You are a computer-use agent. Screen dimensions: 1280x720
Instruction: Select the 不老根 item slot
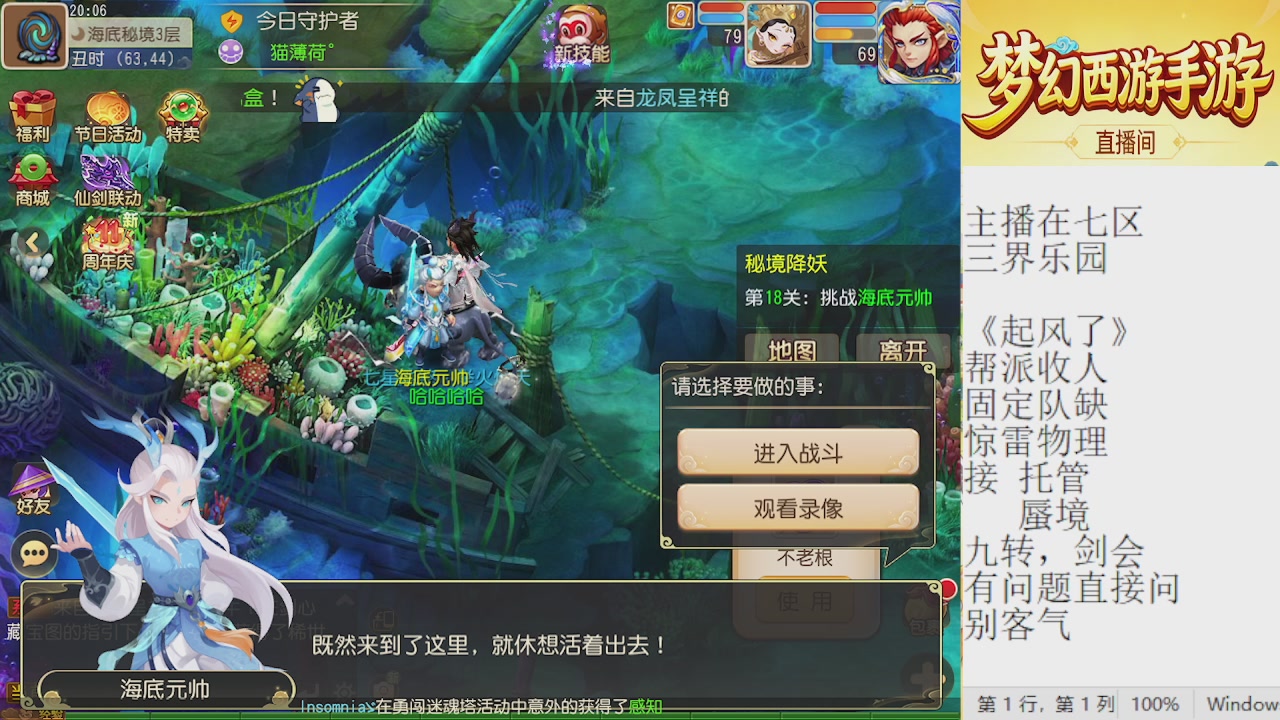[805, 558]
